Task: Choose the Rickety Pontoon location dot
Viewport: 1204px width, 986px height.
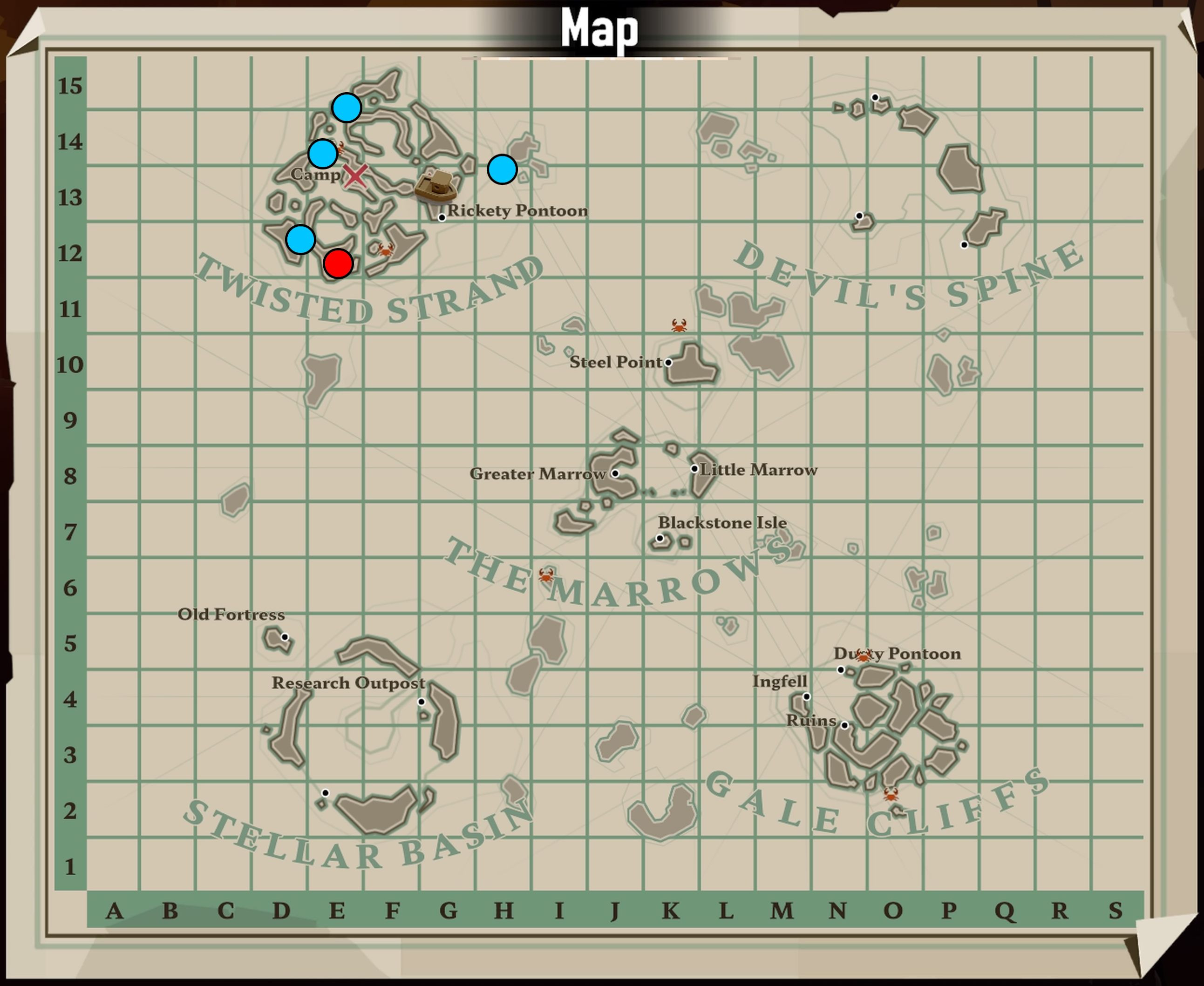Action: click(x=442, y=217)
